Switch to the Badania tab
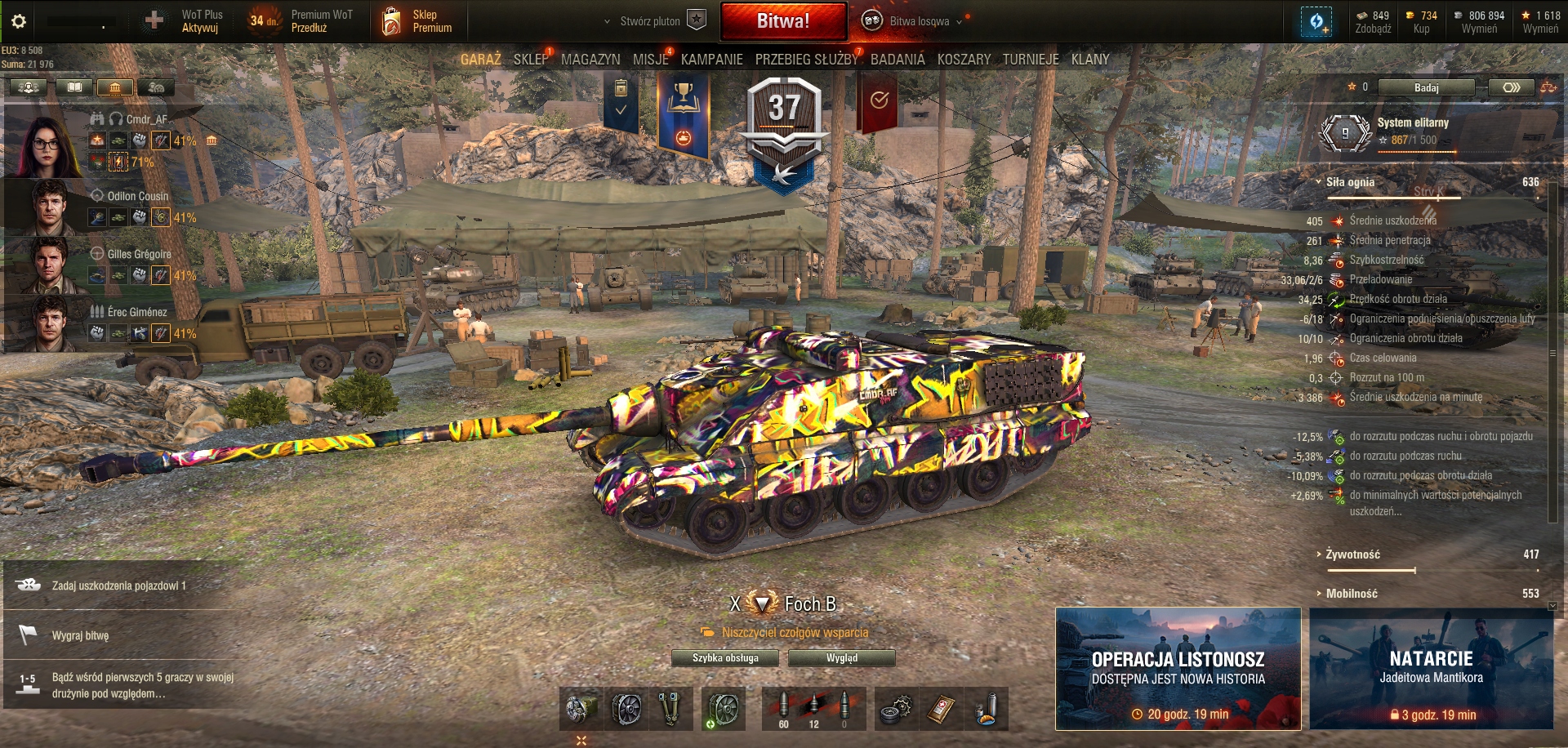This screenshot has width=1568, height=748. coord(898,60)
